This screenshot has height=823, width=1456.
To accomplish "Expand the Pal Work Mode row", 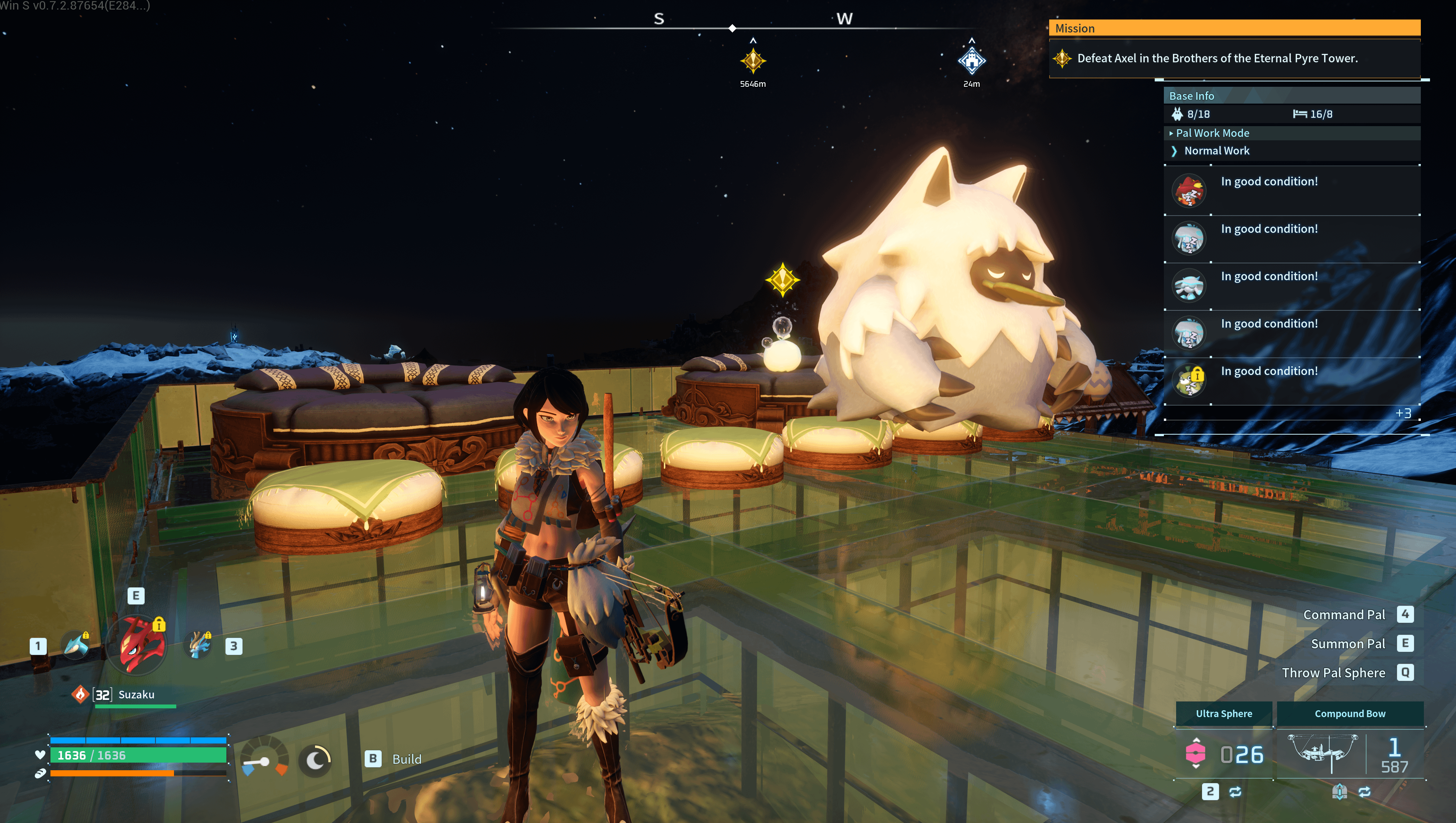I will [x=1212, y=133].
